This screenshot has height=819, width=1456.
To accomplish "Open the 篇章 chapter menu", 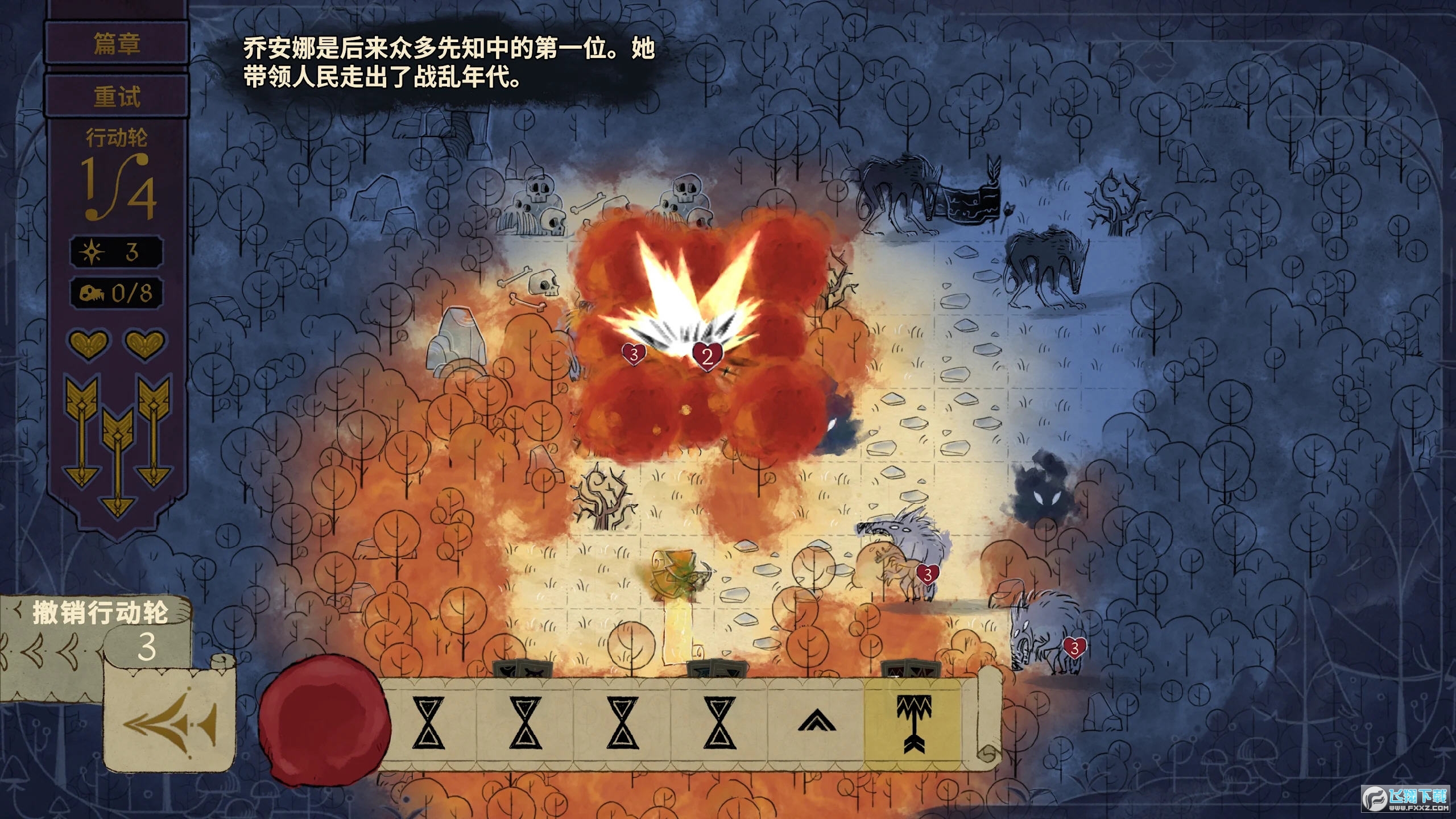I will [x=117, y=44].
